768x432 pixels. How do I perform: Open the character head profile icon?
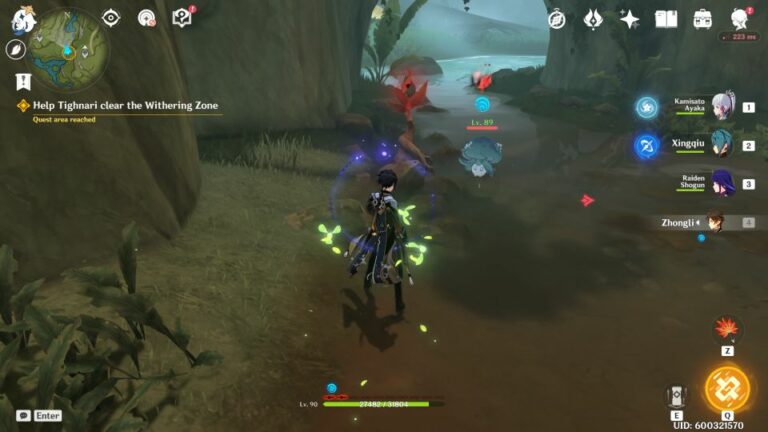(x=740, y=19)
